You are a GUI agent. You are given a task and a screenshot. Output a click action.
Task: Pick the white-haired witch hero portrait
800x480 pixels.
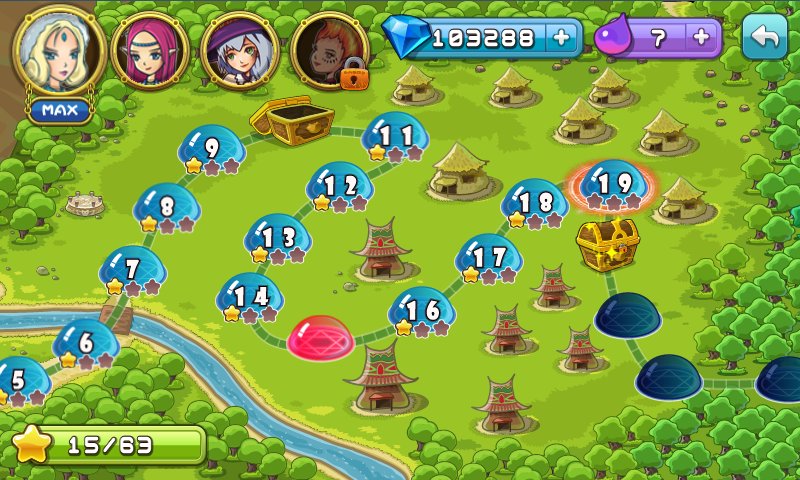[x=238, y=52]
